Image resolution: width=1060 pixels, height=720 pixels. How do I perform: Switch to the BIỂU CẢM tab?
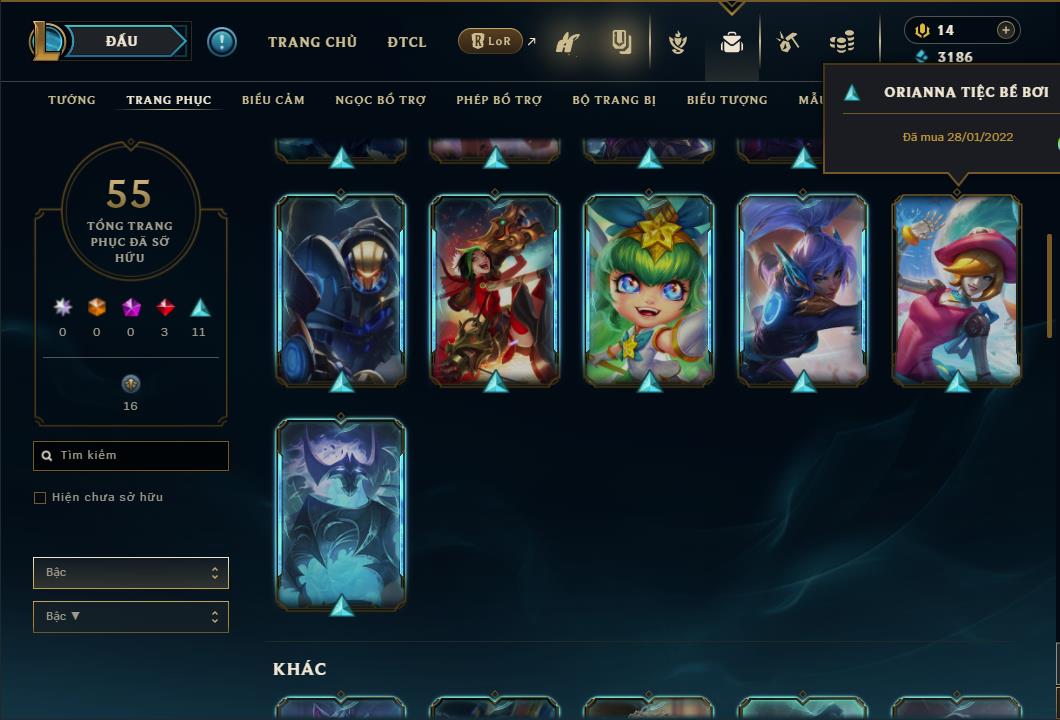pyautogui.click(x=273, y=100)
